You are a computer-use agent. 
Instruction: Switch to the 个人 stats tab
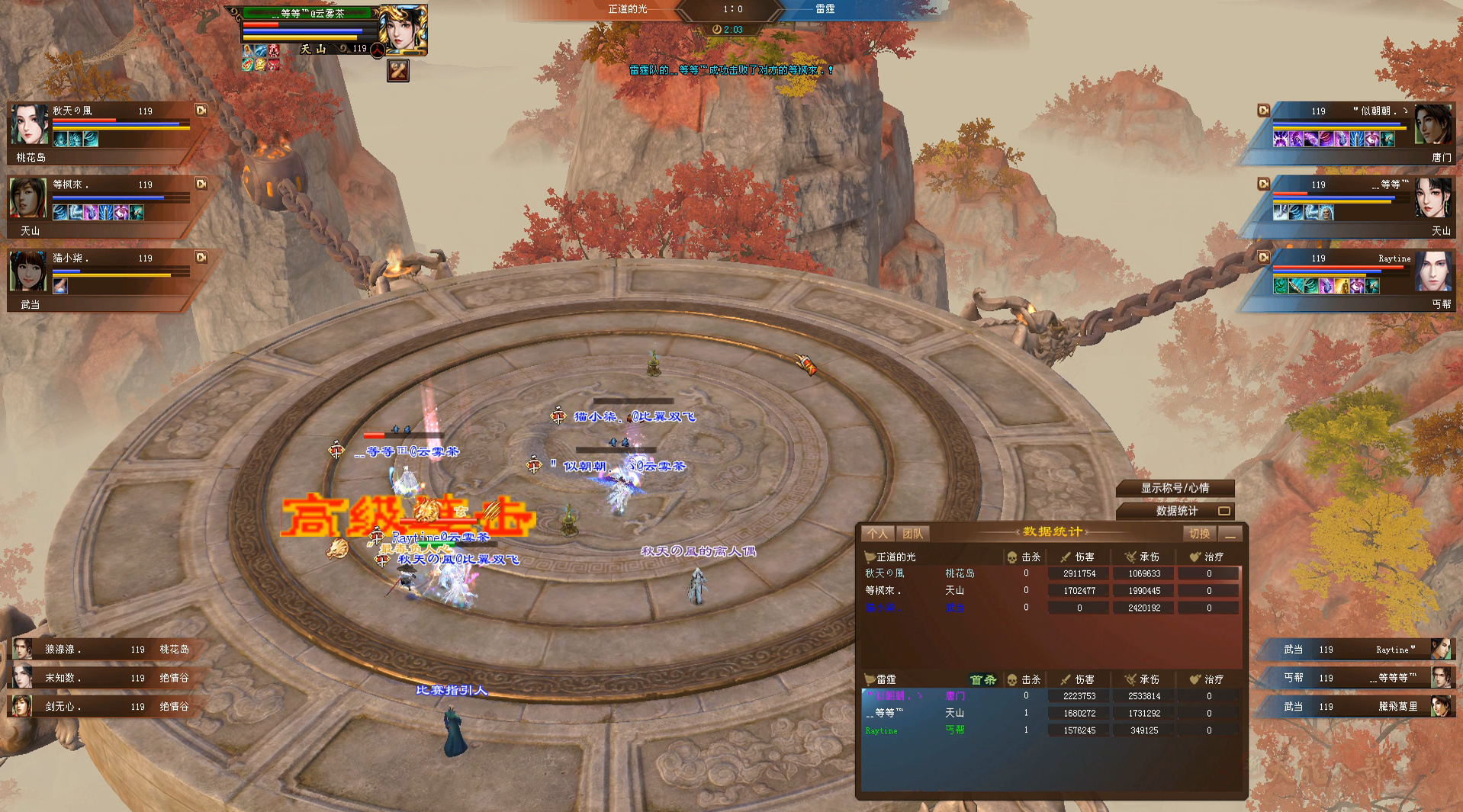click(x=877, y=534)
